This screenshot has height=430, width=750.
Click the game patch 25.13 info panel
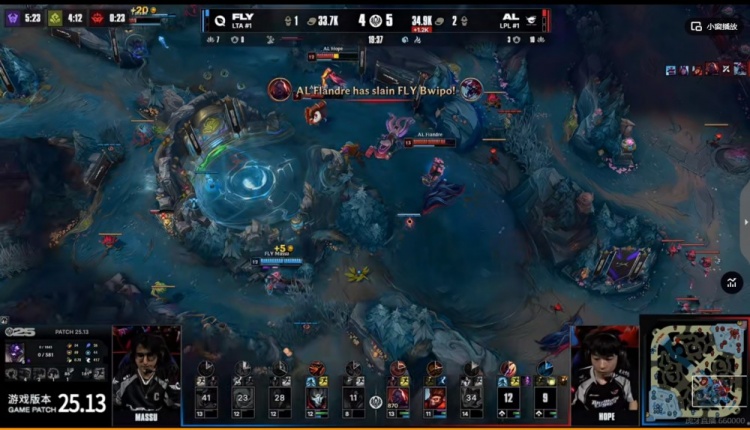55,402
